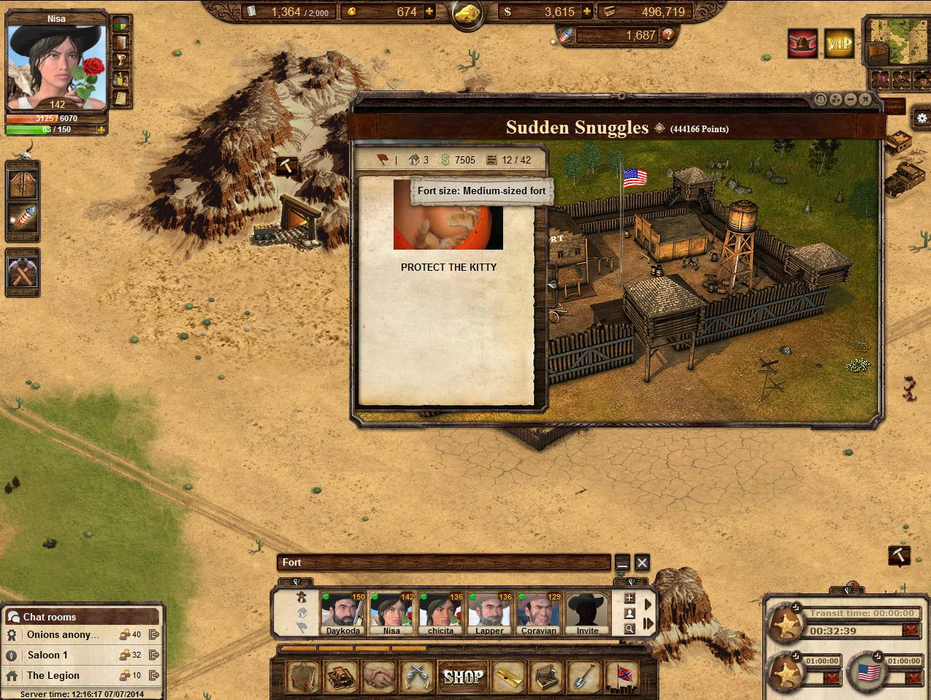
Task: Open the Onions anony... chat room
Action: tap(62, 634)
